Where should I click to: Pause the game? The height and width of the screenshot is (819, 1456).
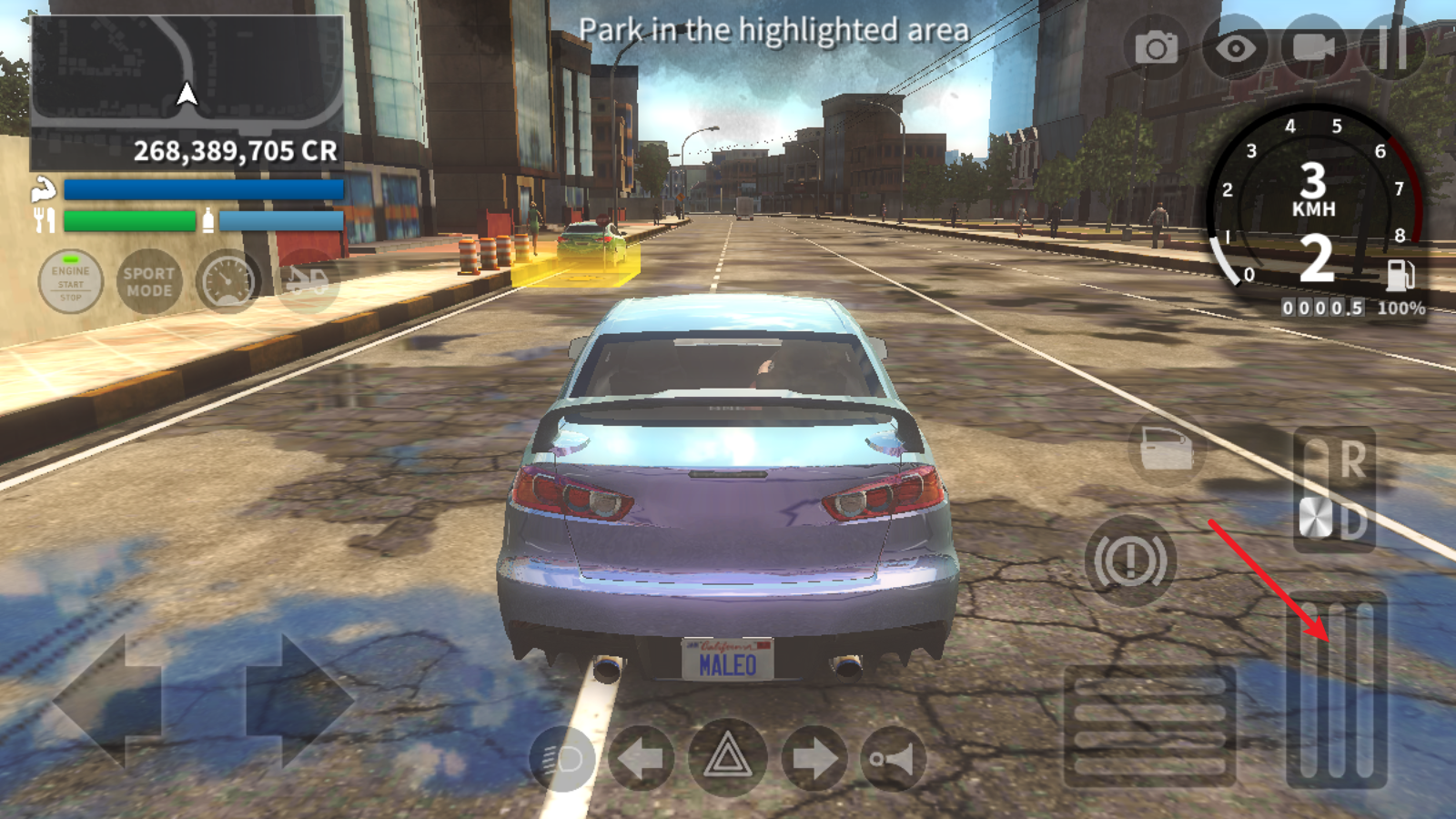pyautogui.click(x=1392, y=47)
